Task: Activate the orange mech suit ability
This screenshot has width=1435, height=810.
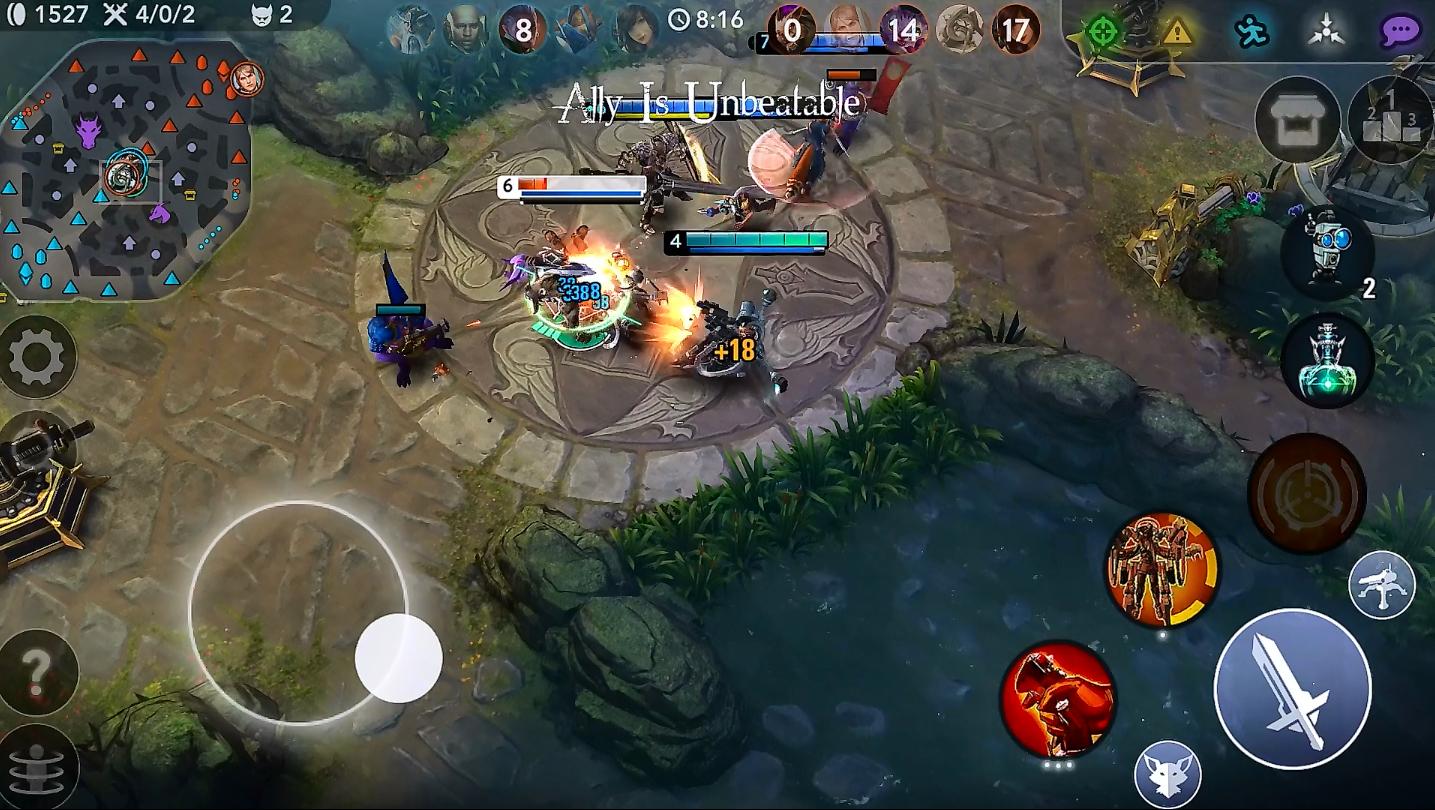Action: tap(1162, 570)
